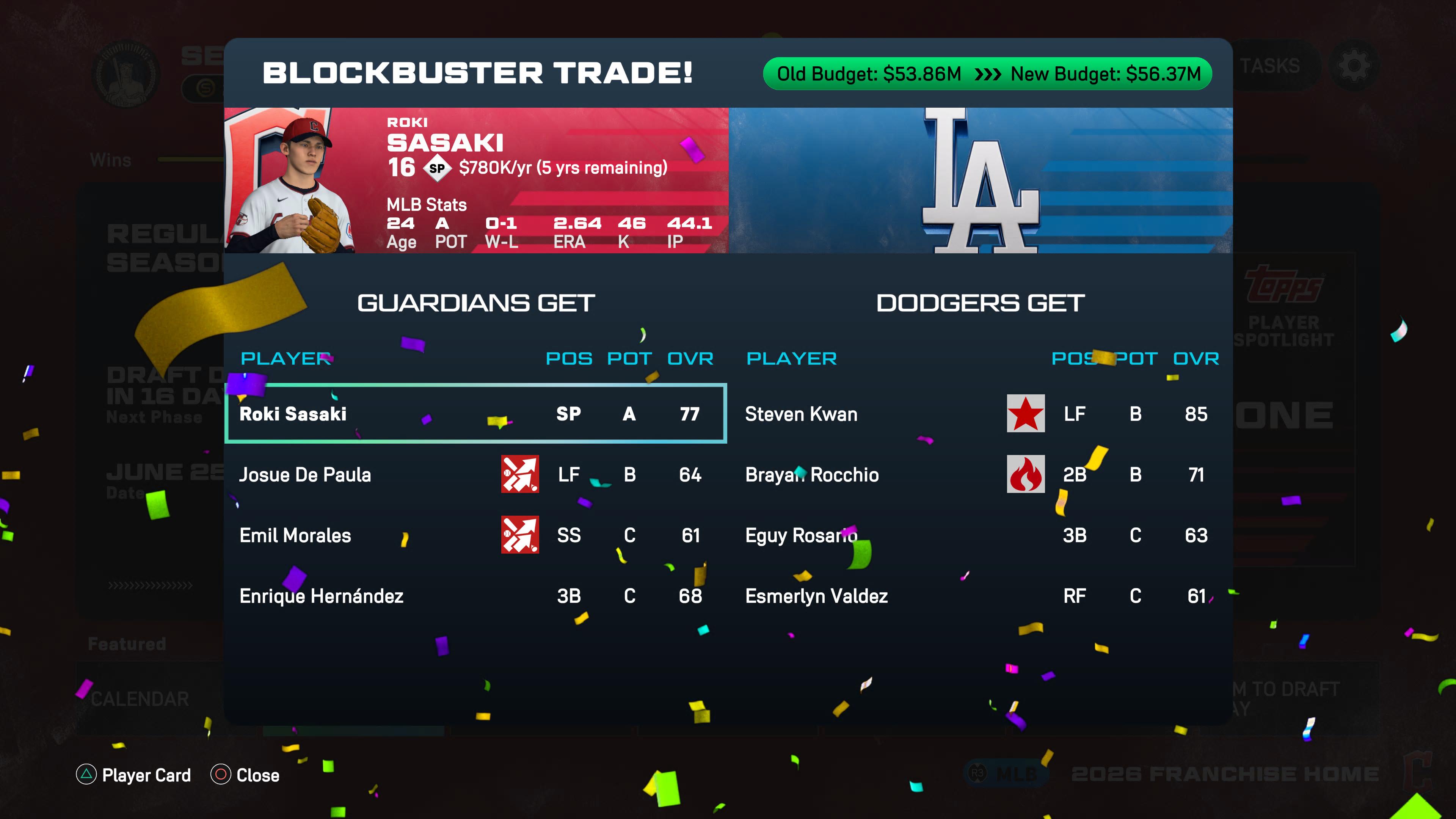Select Emil Morales in the Guardians list
Viewport: 1456px width, 819px height.
click(475, 535)
